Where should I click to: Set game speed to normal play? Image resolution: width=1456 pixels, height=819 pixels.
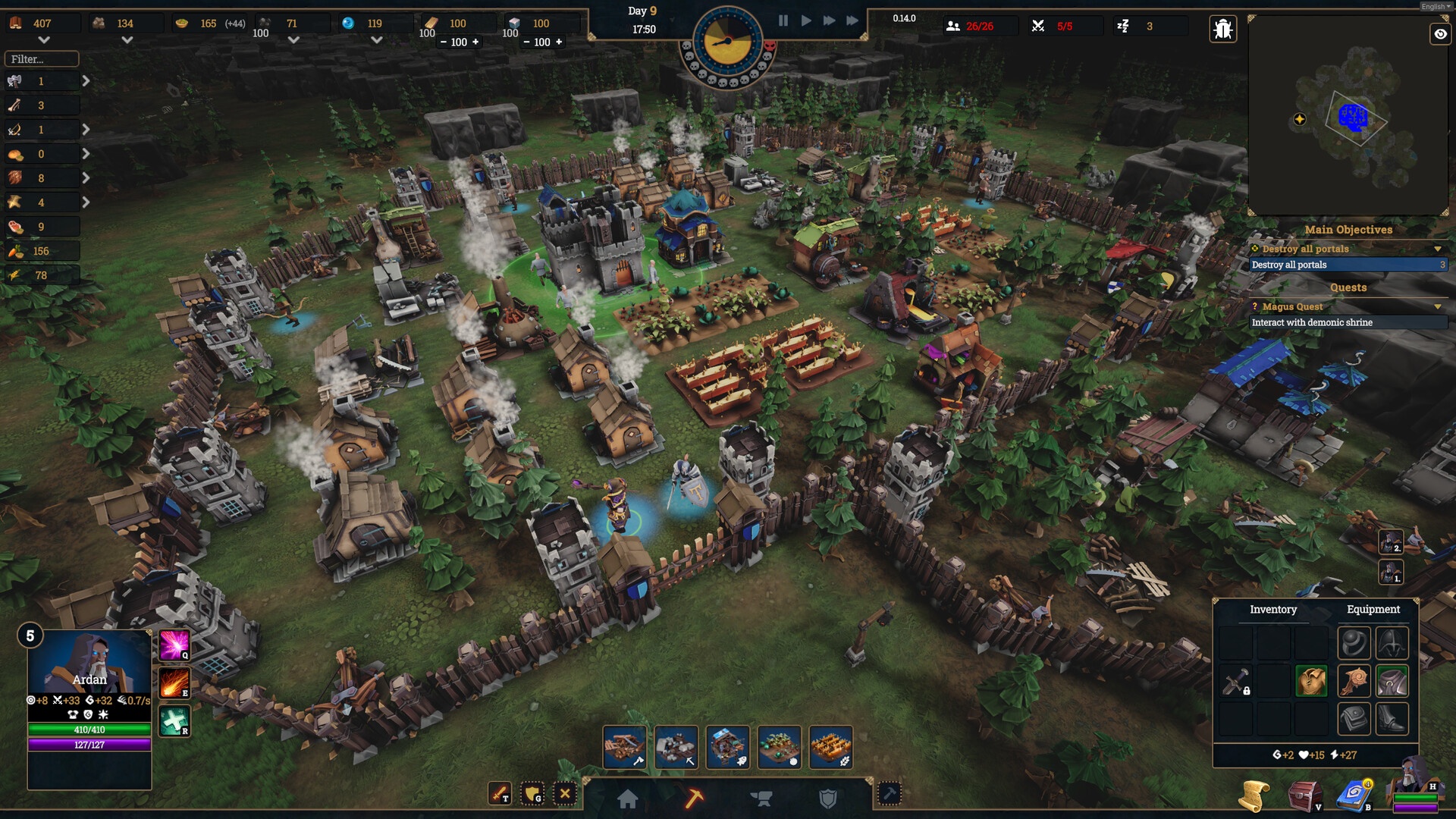(x=806, y=20)
